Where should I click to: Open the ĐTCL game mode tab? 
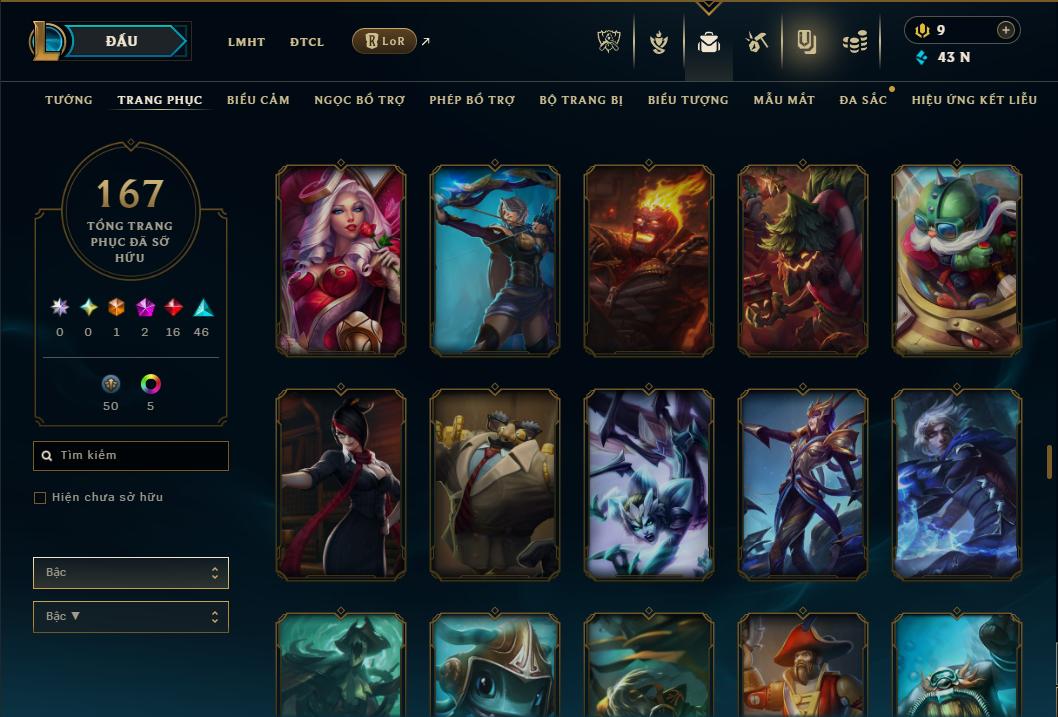point(307,42)
